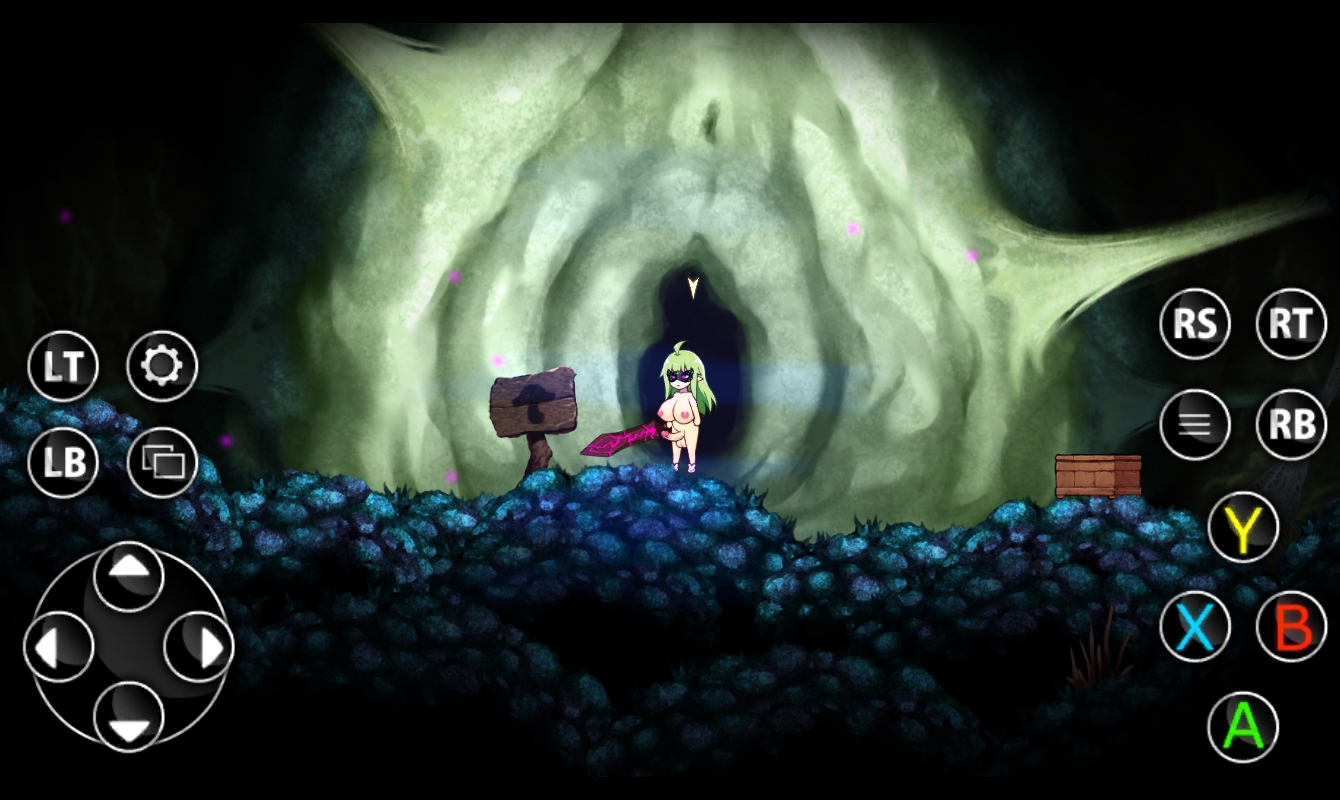Viewport: 1340px width, 800px height.
Task: Open the settings gear overlay
Action: (163, 365)
